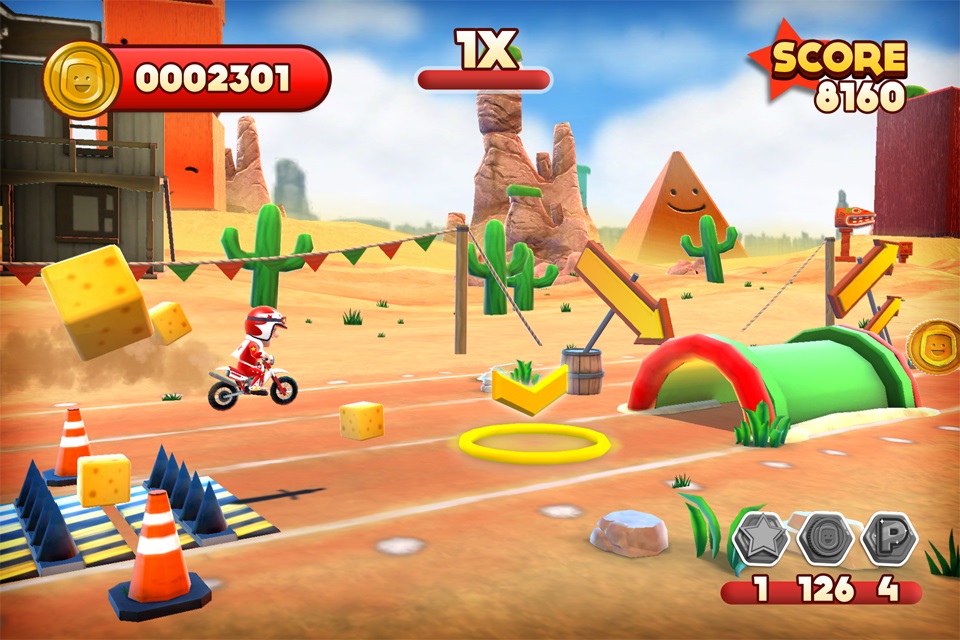Tap the gold coin counter icon
Image resolution: width=960 pixels, height=640 pixels.
point(82,80)
